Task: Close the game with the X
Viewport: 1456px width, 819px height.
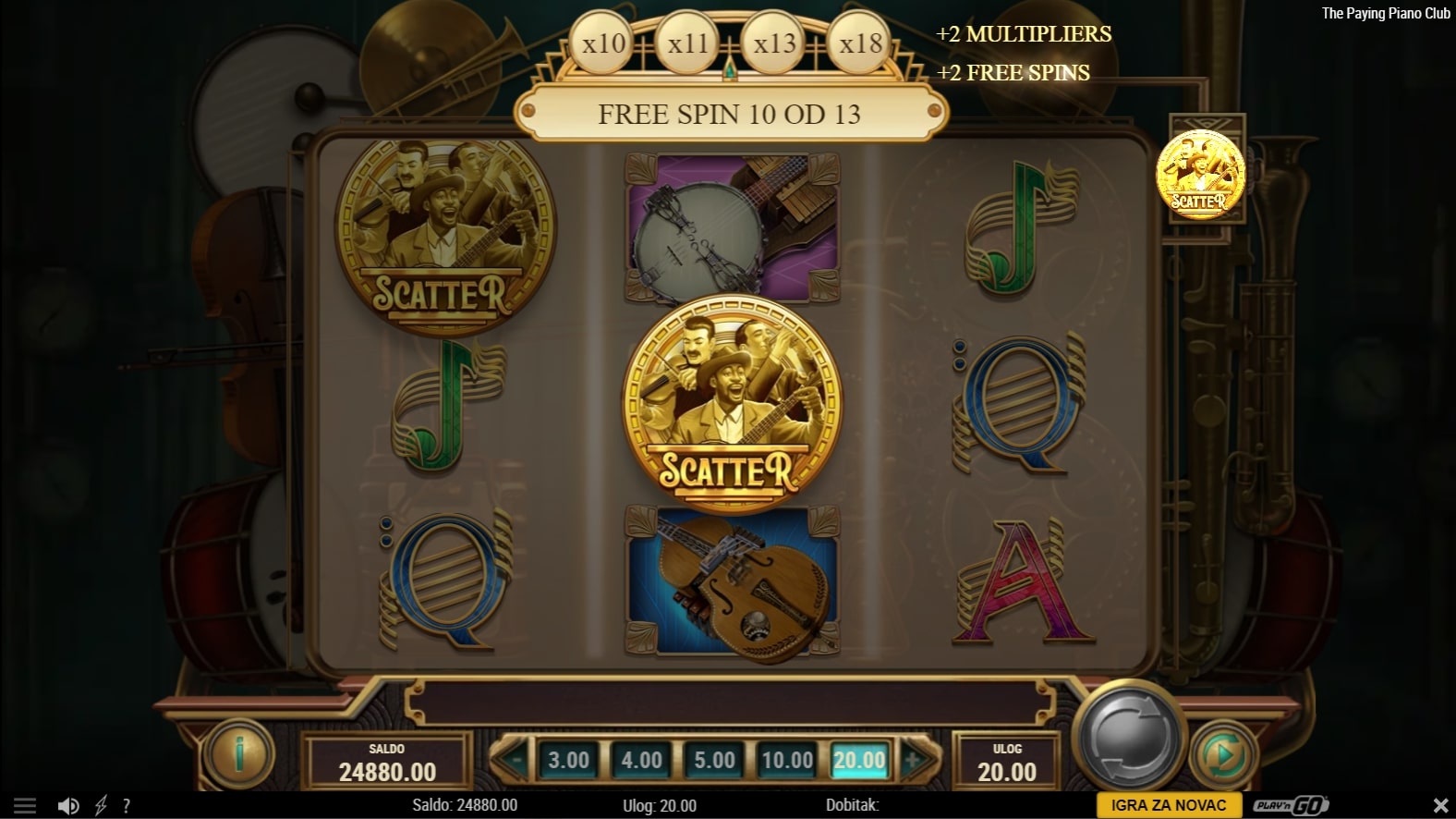Action: tap(1440, 806)
